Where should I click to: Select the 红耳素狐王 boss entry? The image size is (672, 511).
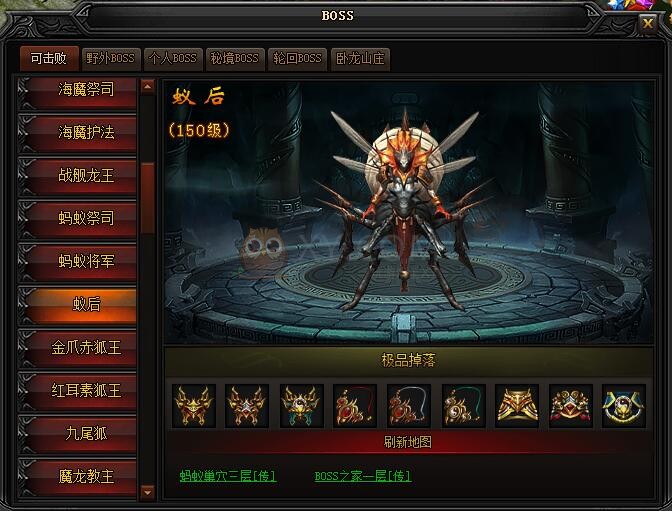(x=86, y=390)
